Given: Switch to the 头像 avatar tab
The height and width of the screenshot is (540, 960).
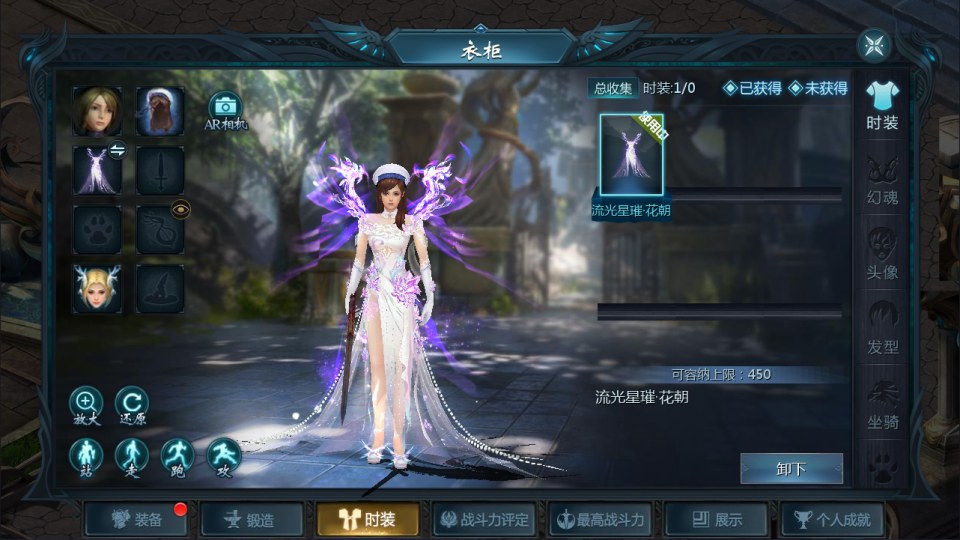Looking at the screenshot, I should pos(882,255).
